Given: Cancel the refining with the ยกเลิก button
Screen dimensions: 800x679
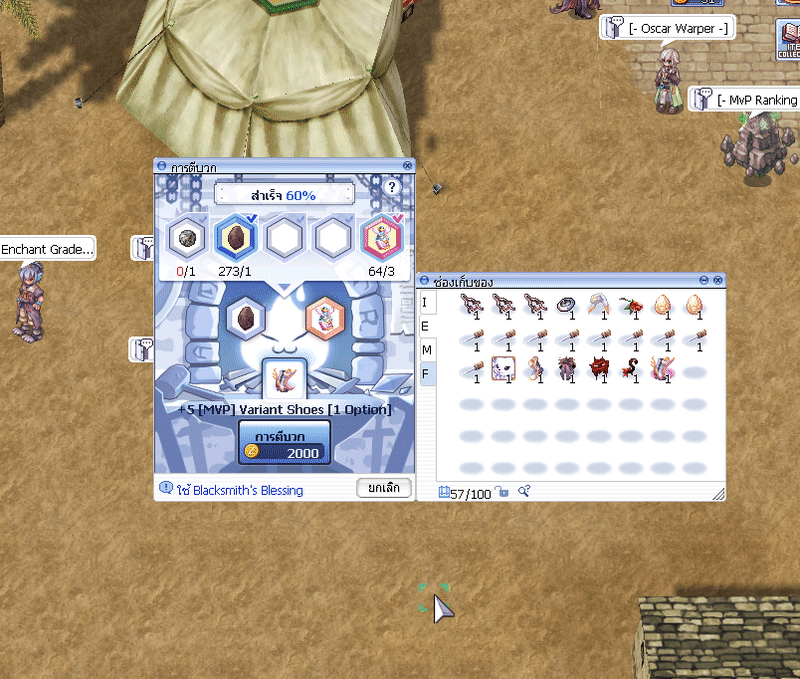Looking at the screenshot, I should tap(384, 488).
